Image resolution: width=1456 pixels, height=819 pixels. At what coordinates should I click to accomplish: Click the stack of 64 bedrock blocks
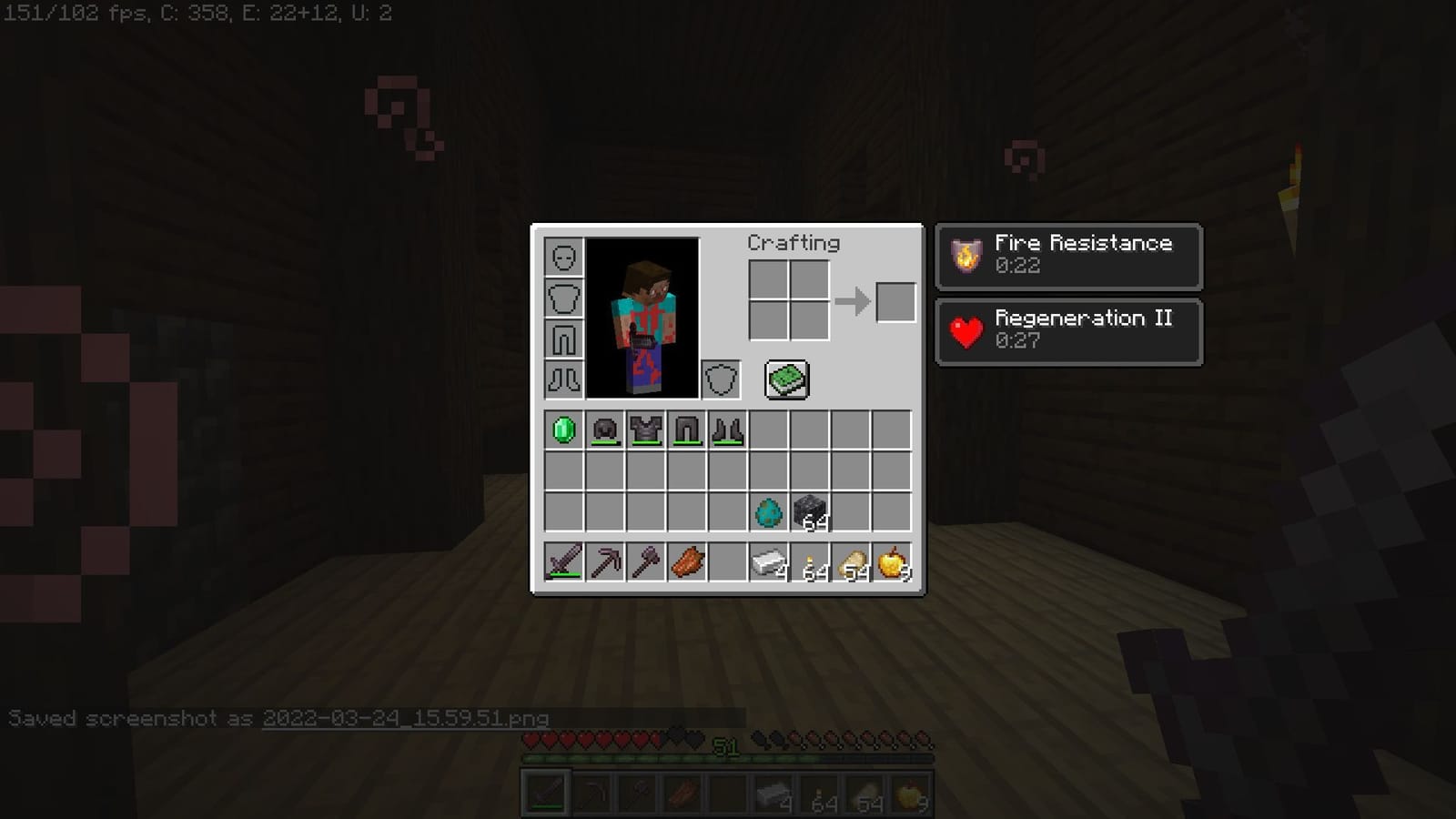tap(810, 511)
